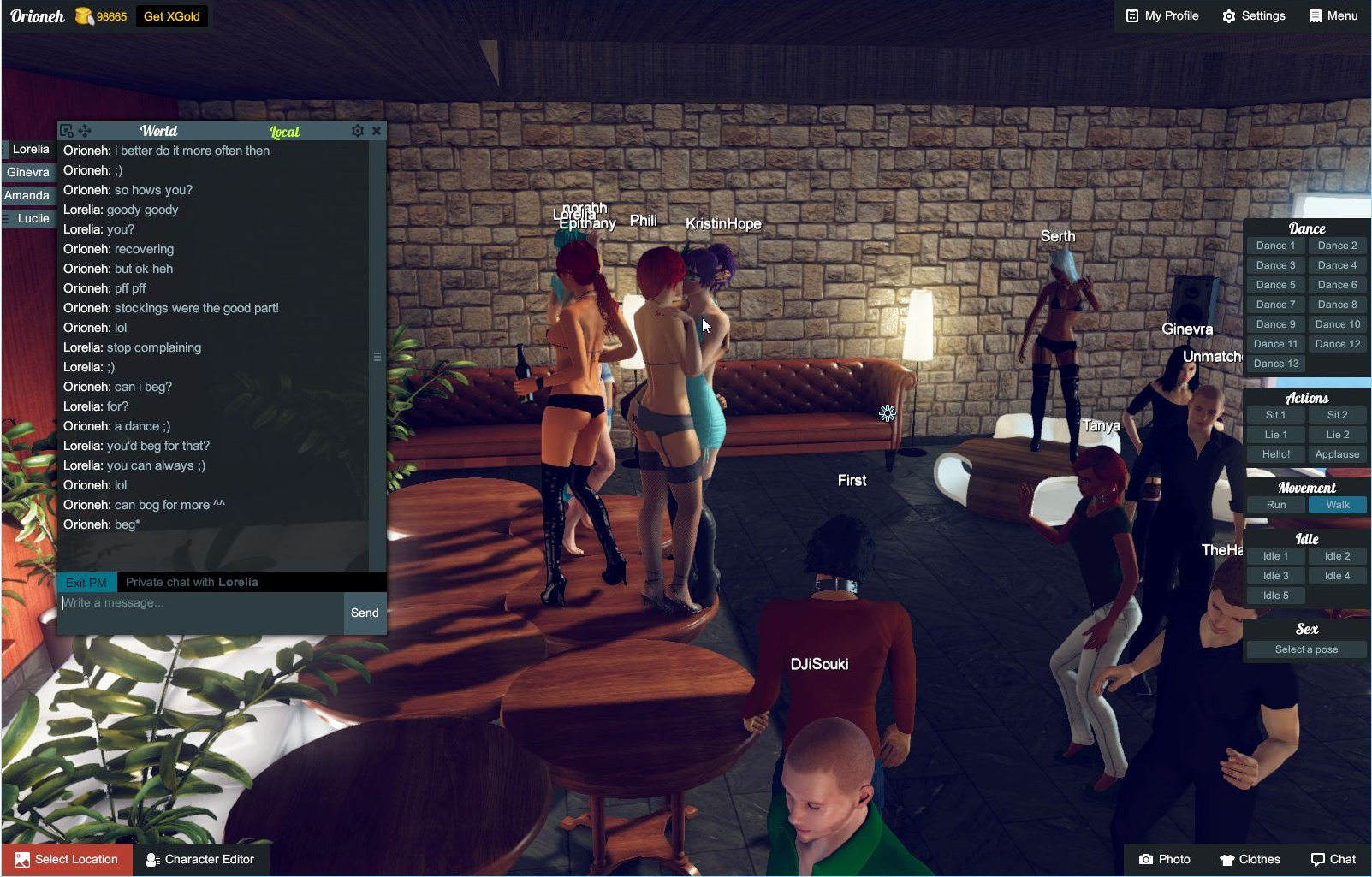Switch movement mode to Run
This screenshot has height=877, width=1372.
click(1275, 505)
